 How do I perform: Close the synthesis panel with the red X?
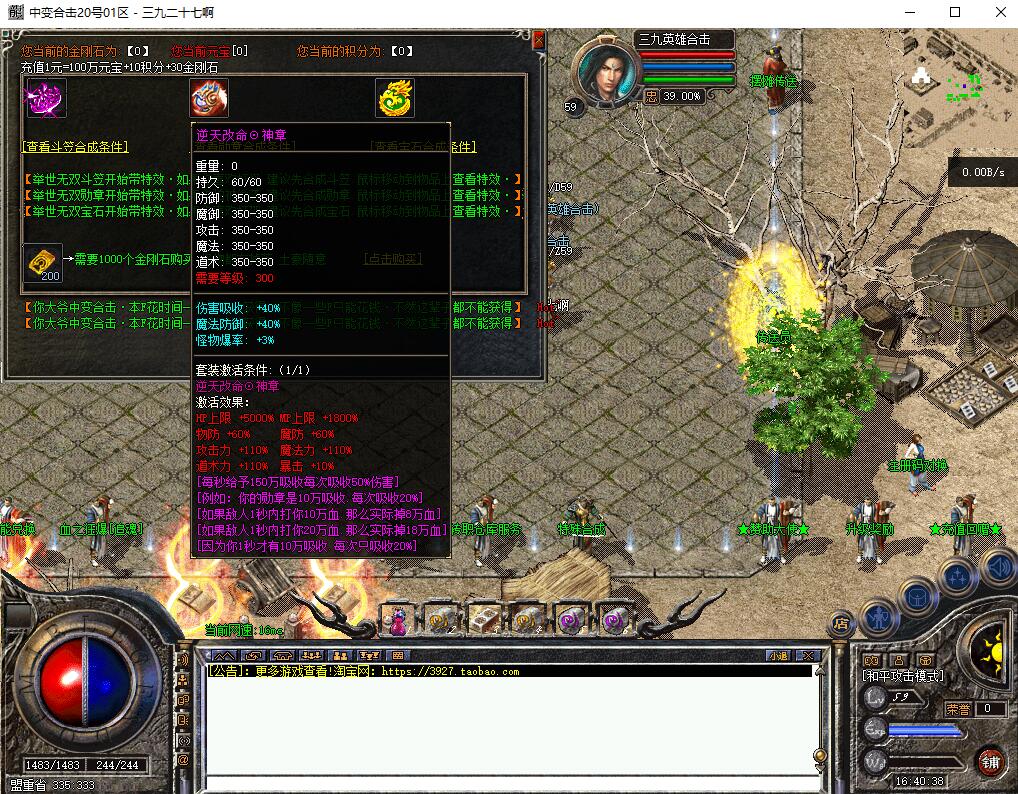click(538, 40)
